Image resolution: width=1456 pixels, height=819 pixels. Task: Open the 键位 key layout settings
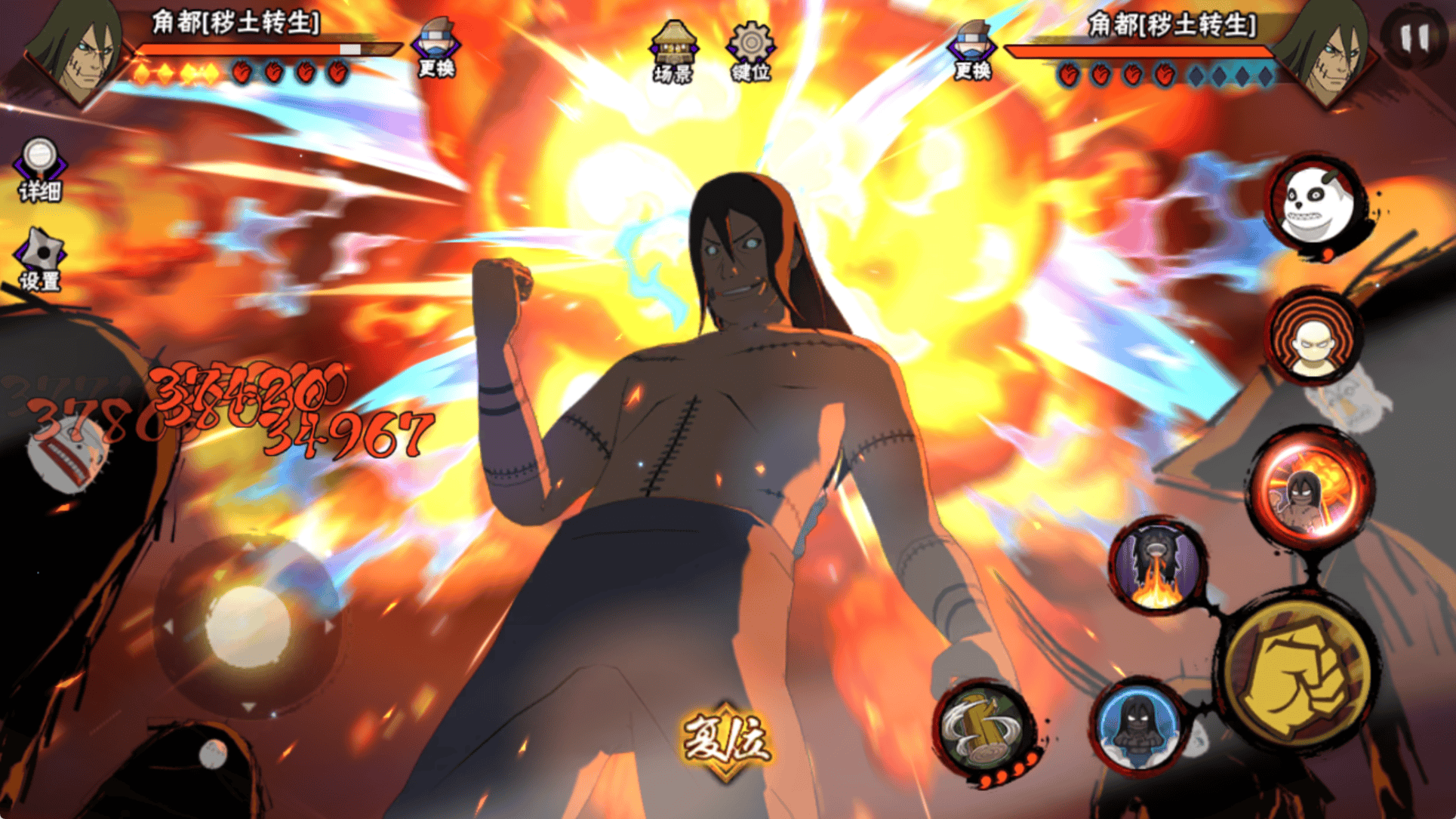pyautogui.click(x=750, y=51)
